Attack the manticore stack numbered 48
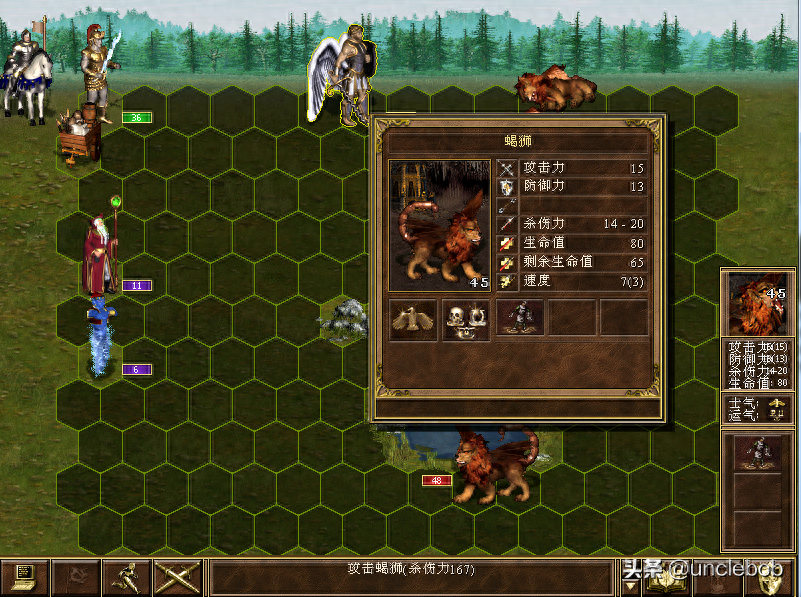801x597 pixels. (x=493, y=461)
